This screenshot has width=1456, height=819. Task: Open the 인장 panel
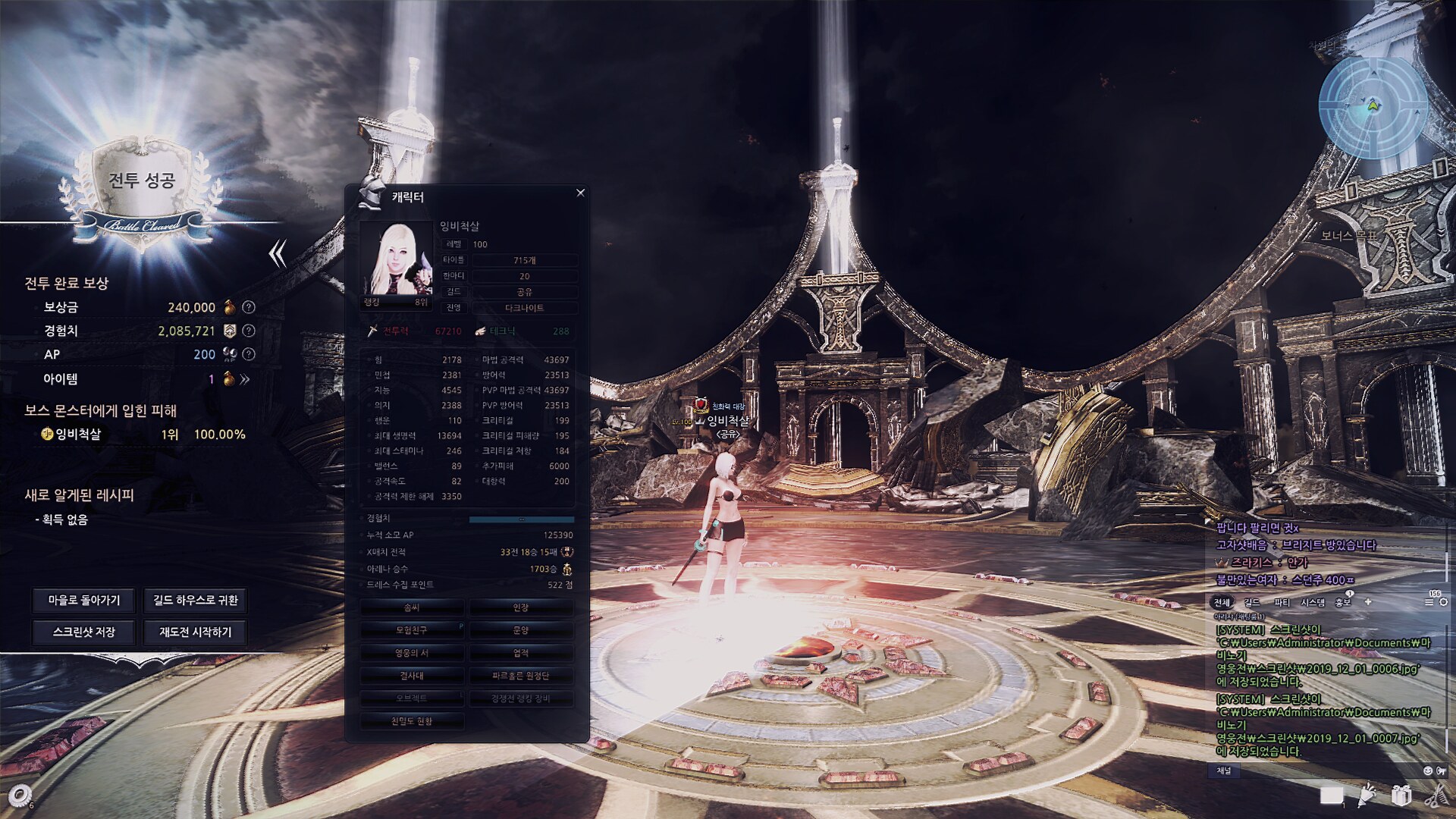[x=521, y=607]
